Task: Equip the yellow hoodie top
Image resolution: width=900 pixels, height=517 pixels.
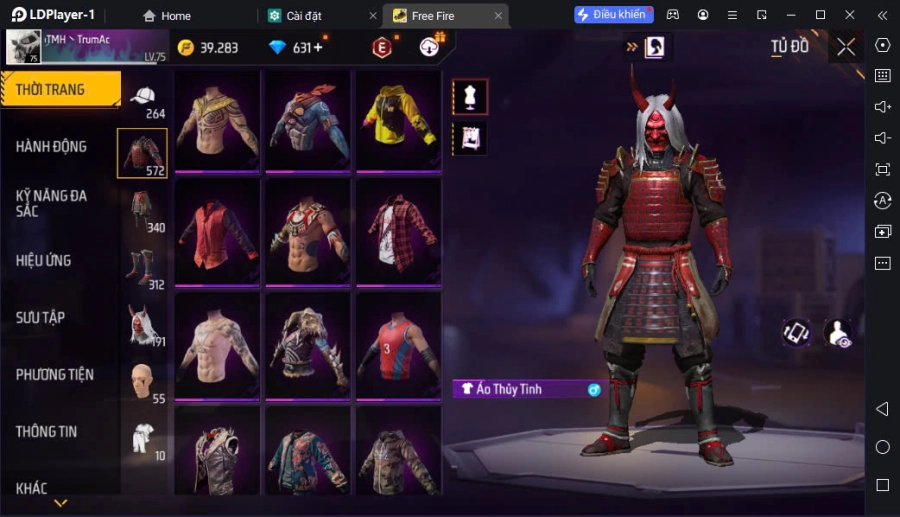Action: [398, 119]
